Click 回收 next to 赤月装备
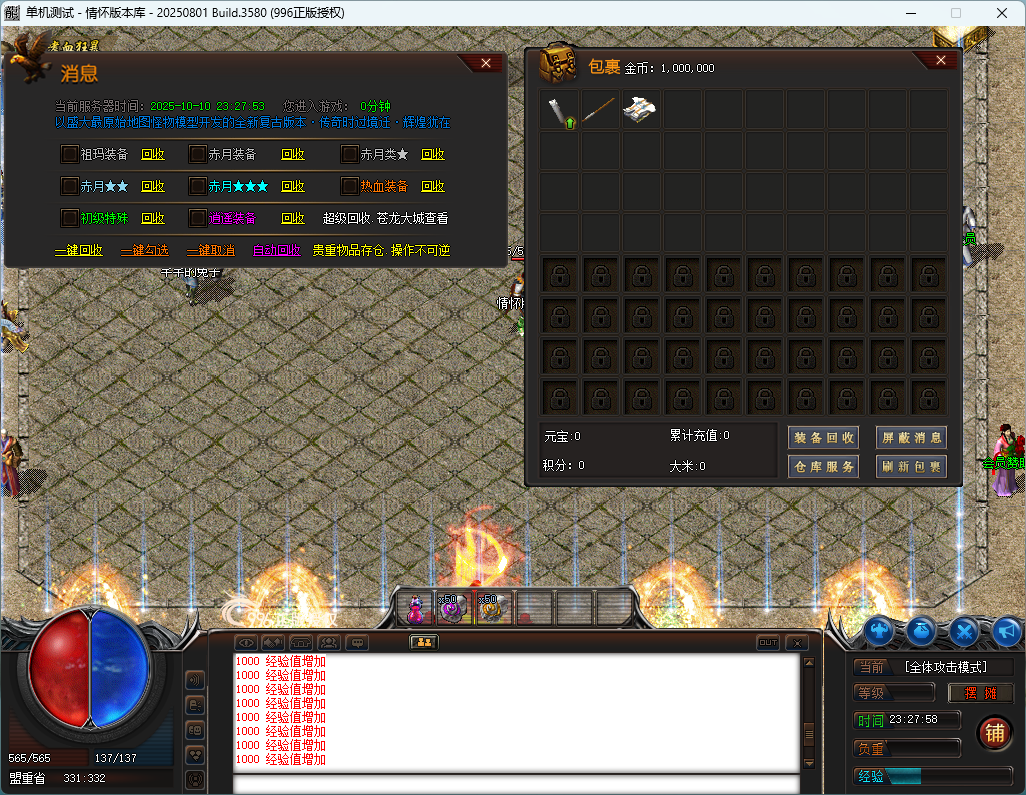 coord(293,154)
